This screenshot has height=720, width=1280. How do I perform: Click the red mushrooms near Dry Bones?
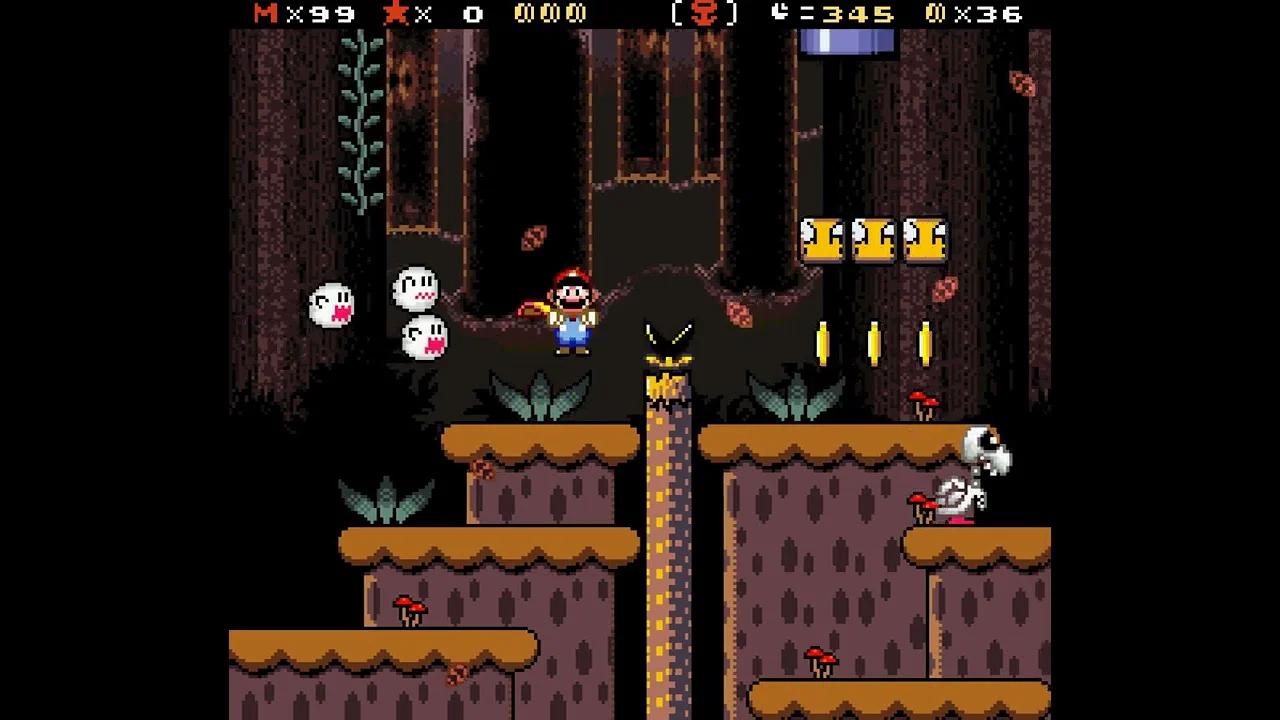(x=920, y=505)
